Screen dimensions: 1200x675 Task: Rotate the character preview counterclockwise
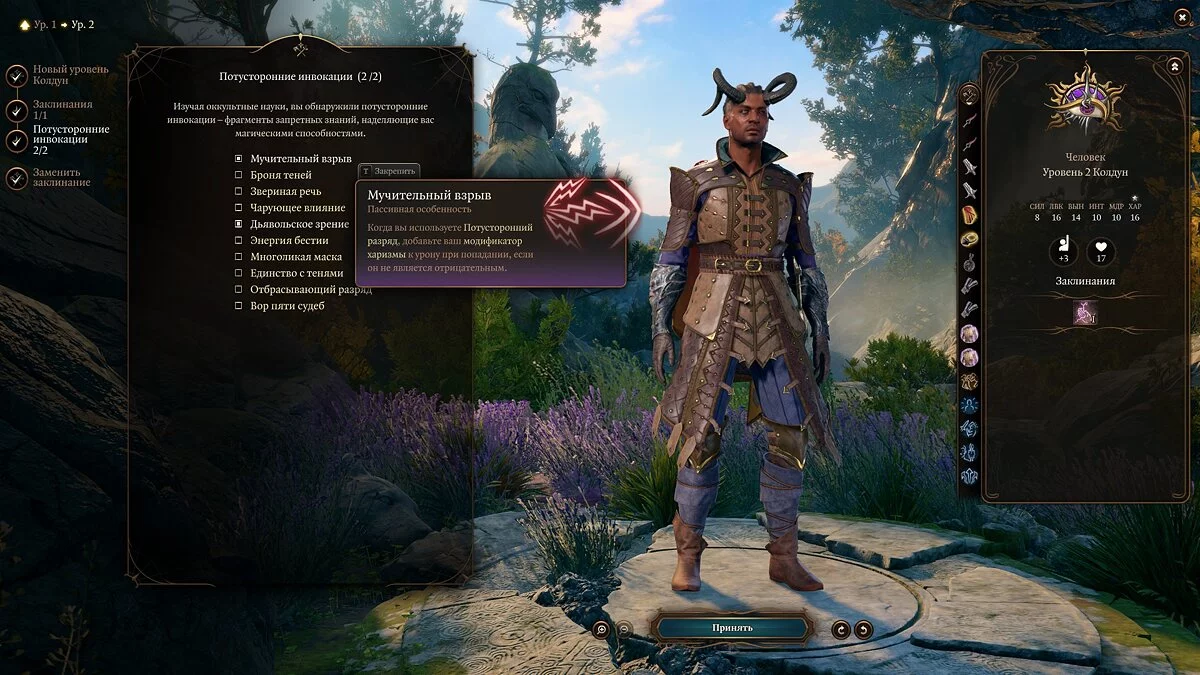(841, 629)
